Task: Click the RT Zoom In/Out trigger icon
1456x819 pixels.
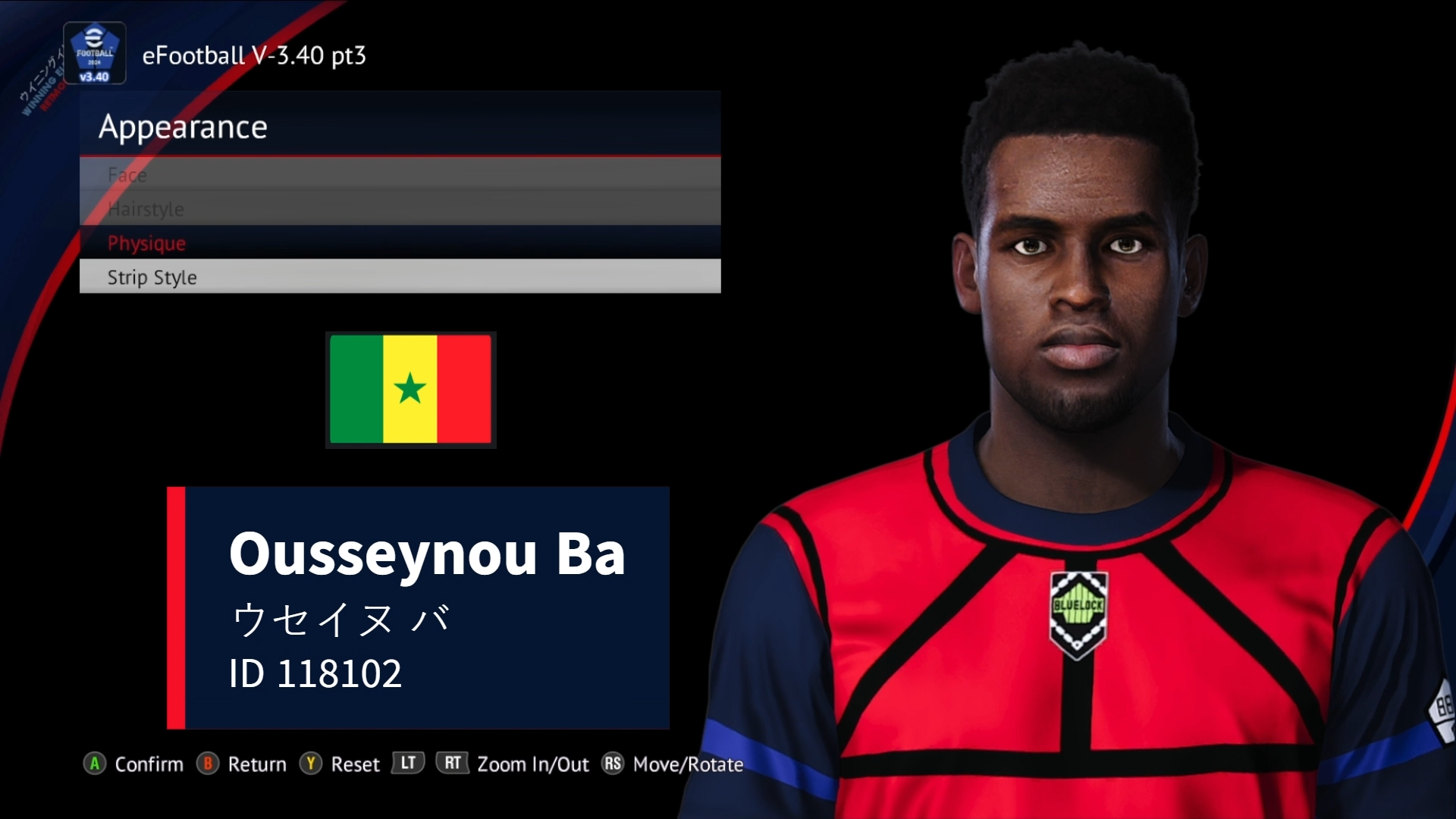Action: tap(452, 764)
